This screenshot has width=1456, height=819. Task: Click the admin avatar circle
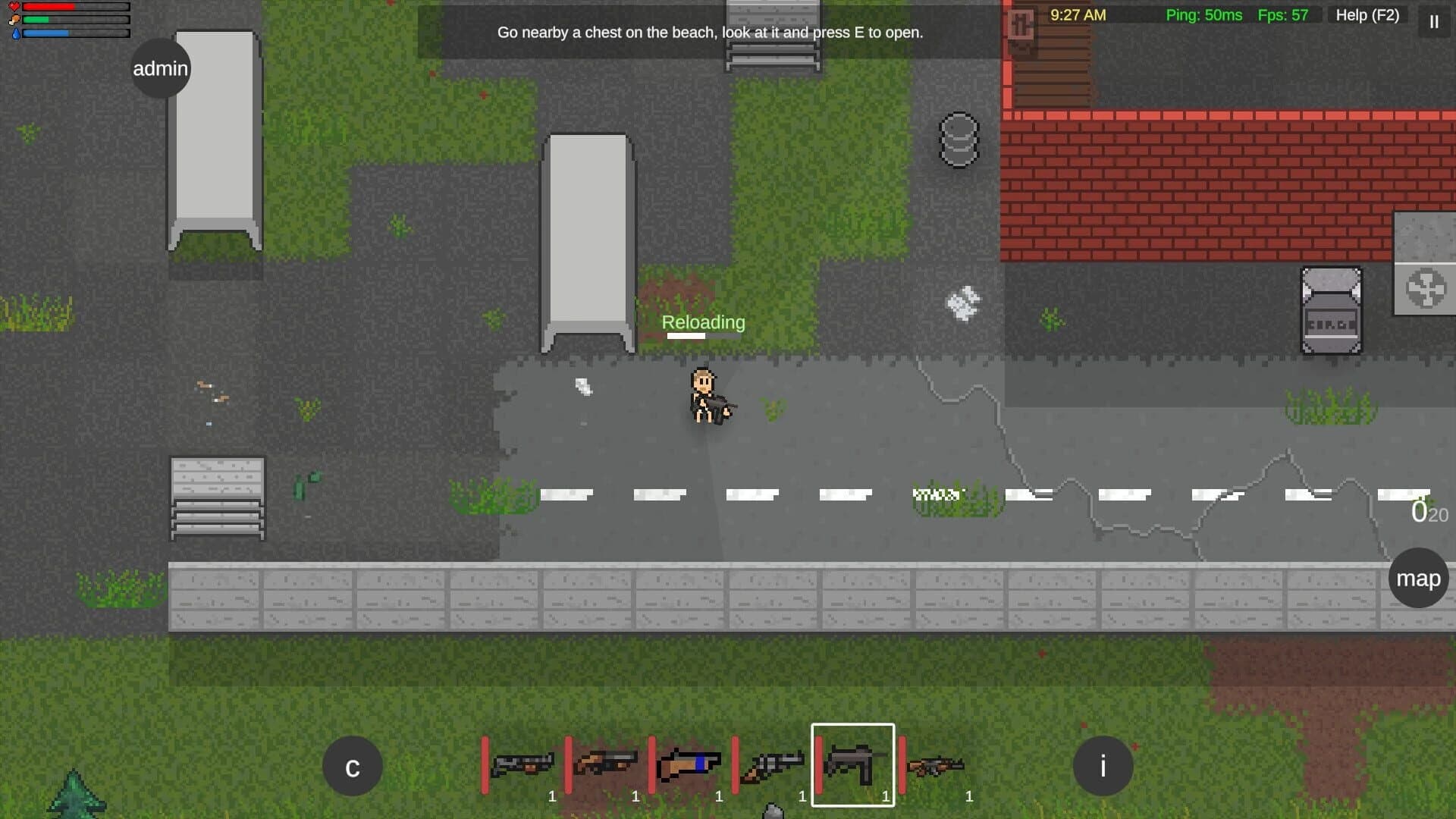coord(160,67)
